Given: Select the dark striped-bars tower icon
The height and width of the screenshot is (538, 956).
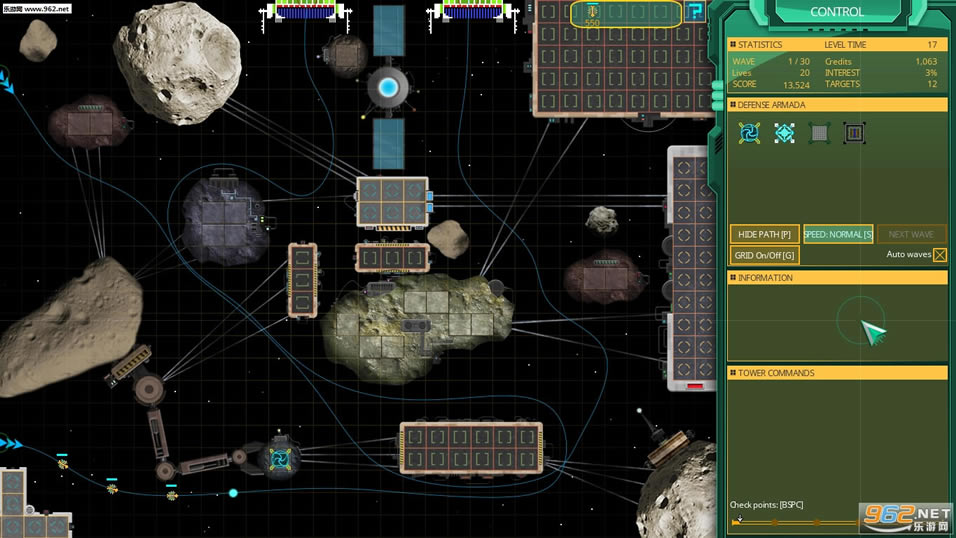Looking at the screenshot, I should 853,133.
